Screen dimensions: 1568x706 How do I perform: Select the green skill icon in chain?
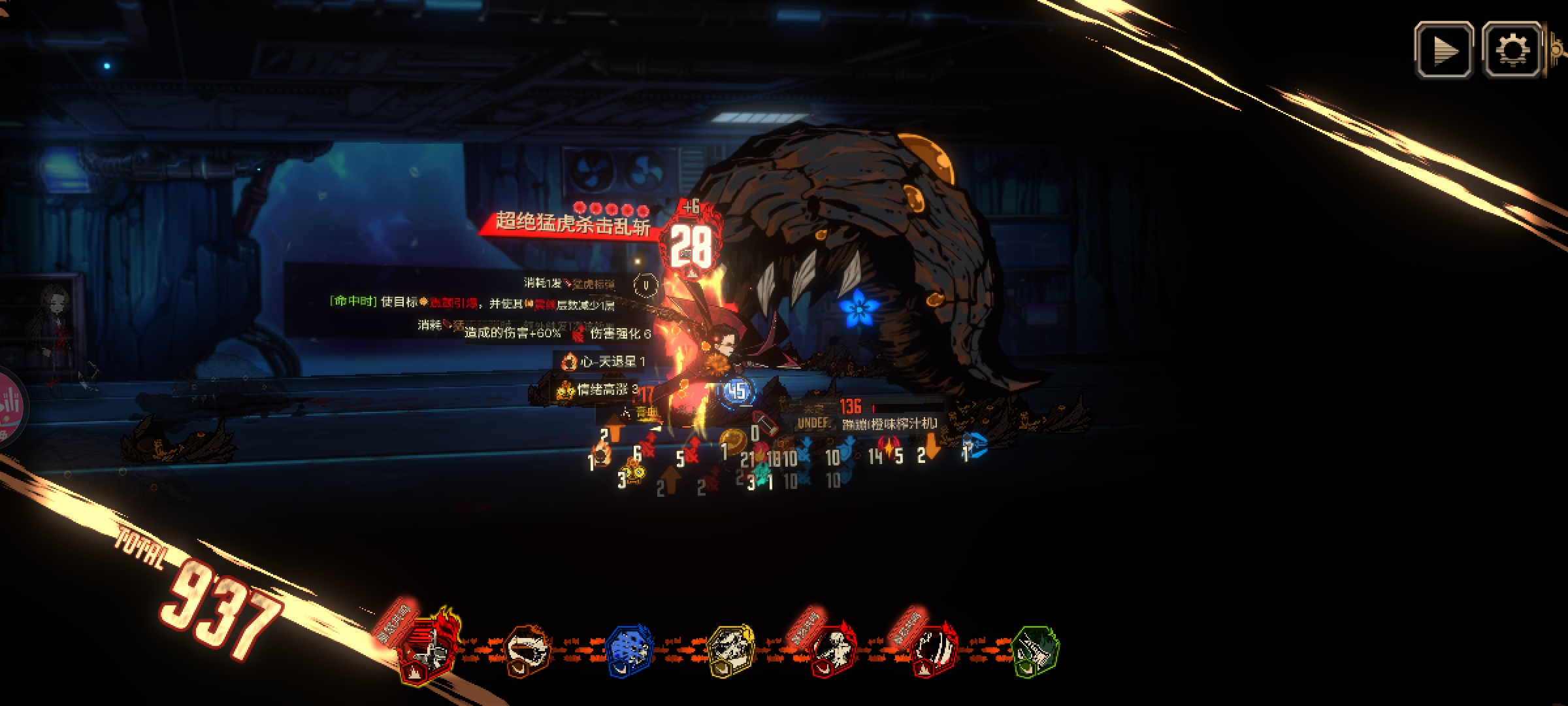[1035, 651]
